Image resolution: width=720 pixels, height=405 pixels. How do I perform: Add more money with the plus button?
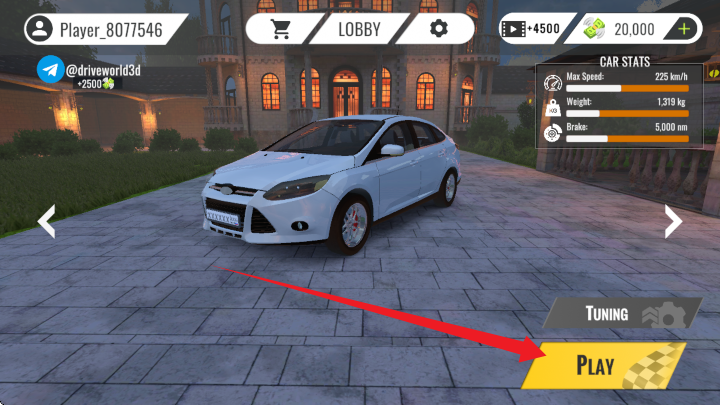pos(685,29)
